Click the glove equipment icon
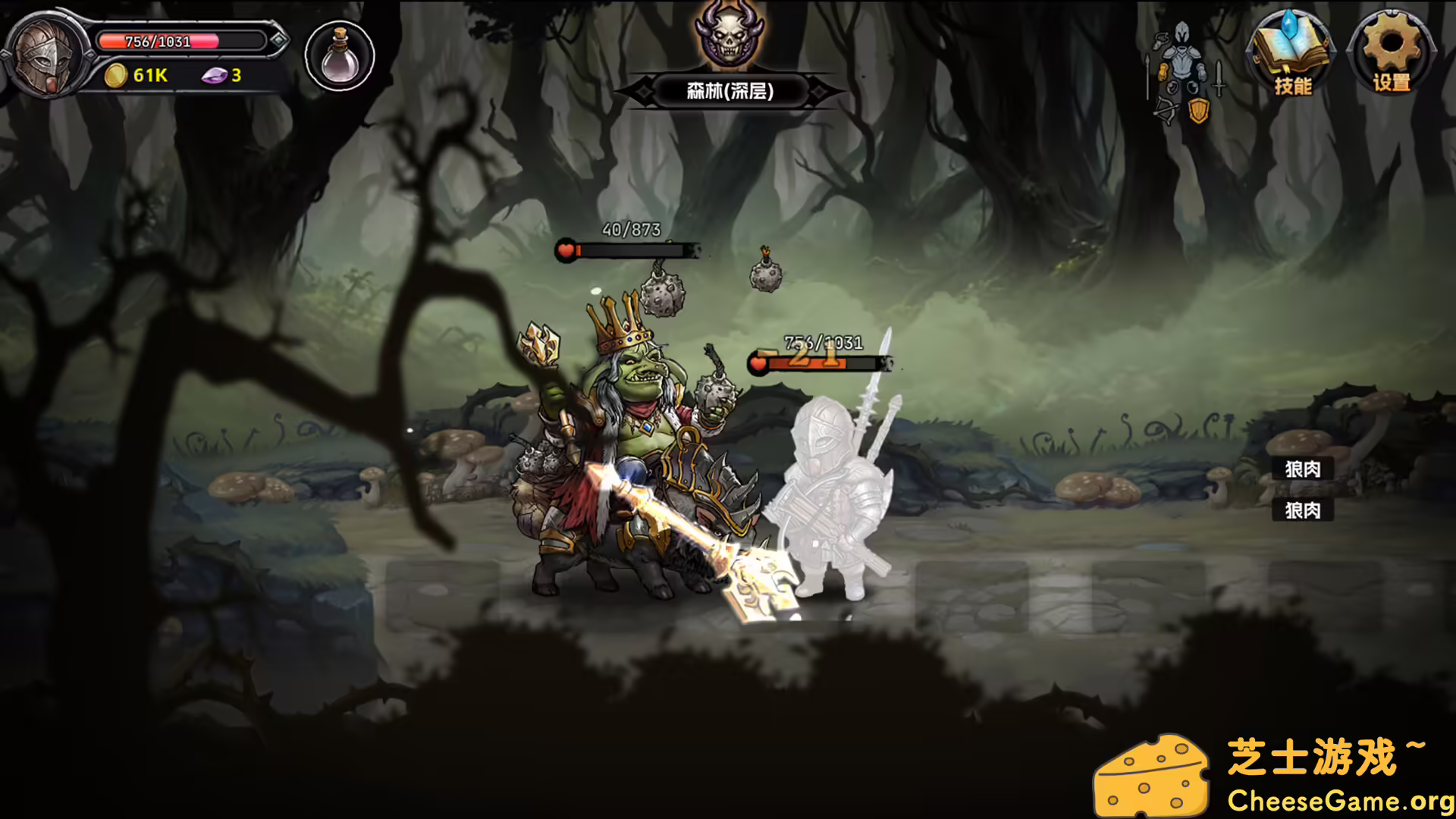The image size is (1456, 819). tap(1163, 71)
